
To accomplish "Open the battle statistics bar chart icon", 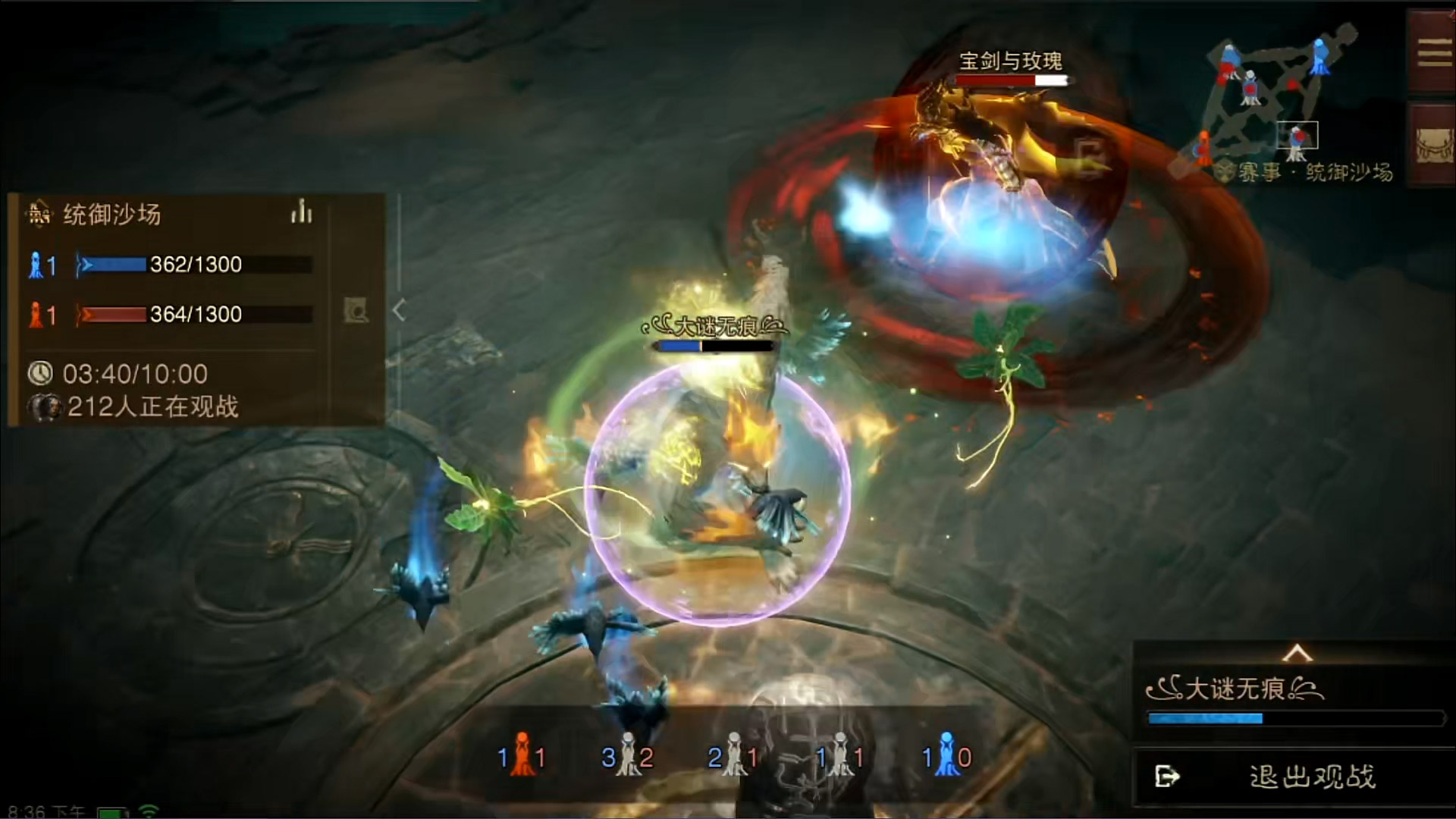I will click(x=301, y=212).
